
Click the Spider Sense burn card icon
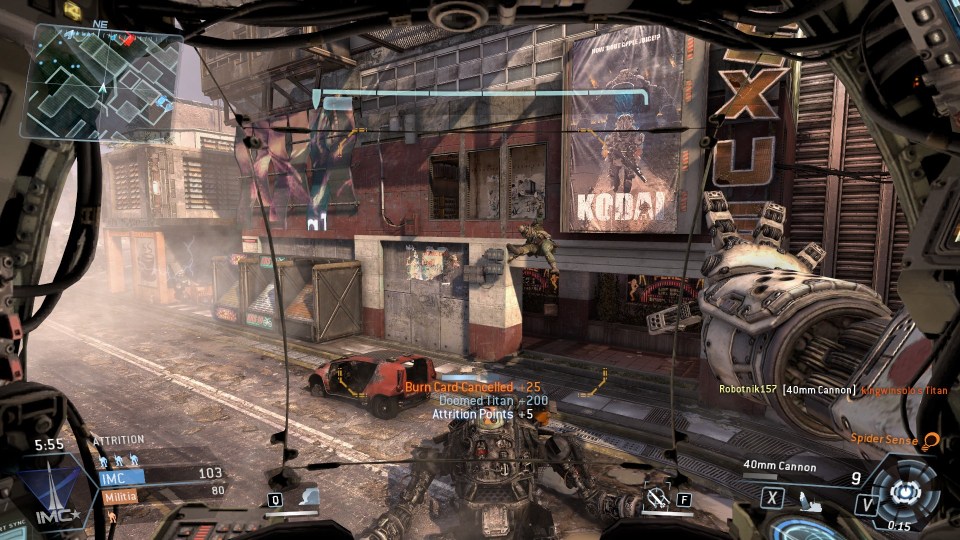pos(930,440)
